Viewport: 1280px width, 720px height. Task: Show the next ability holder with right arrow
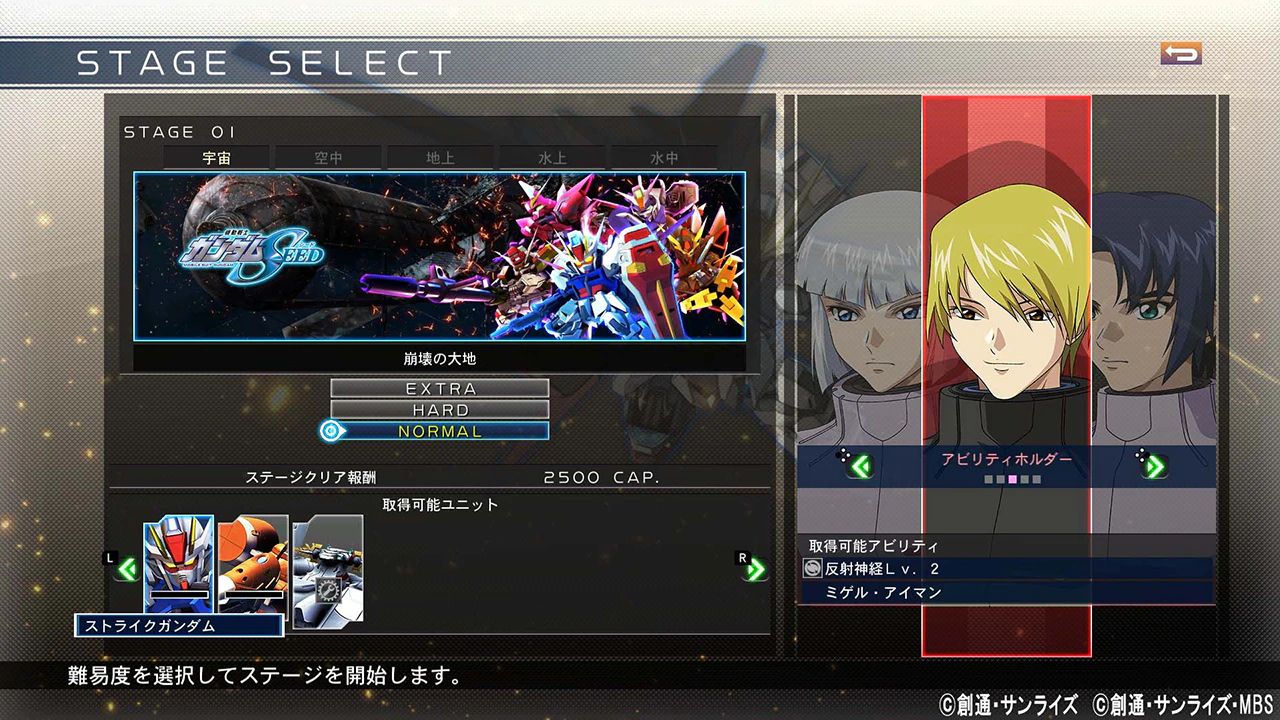1153,466
